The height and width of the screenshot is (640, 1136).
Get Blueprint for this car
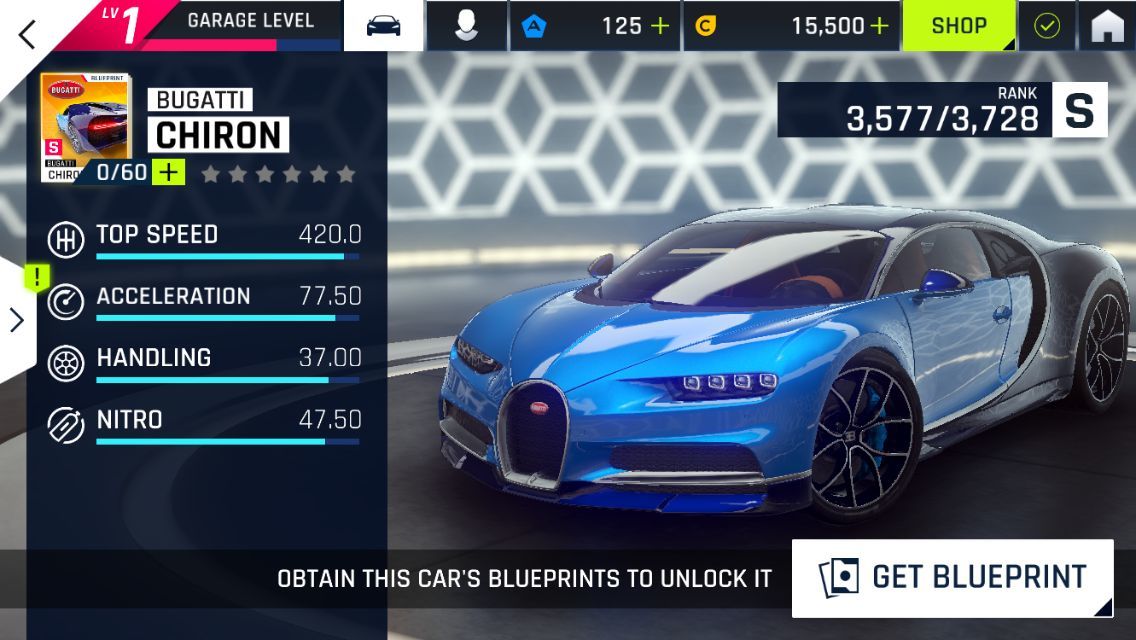click(x=952, y=578)
